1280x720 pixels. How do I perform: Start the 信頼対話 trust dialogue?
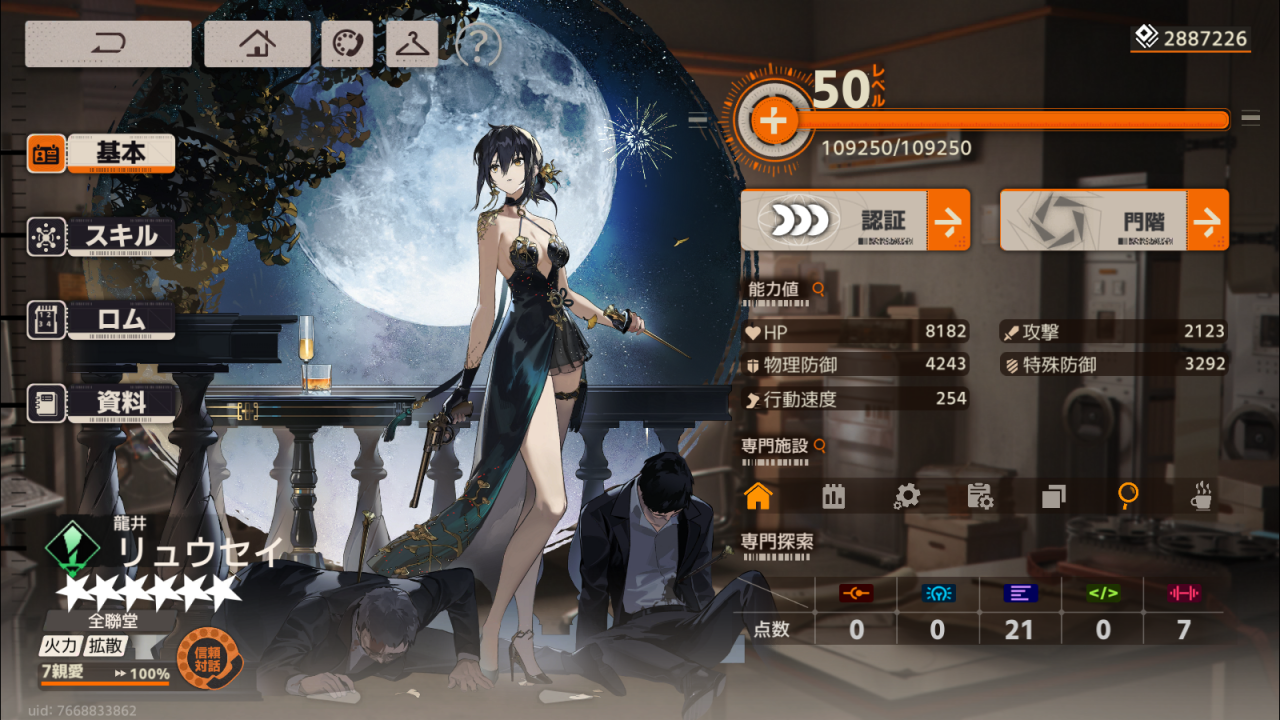pos(209,657)
